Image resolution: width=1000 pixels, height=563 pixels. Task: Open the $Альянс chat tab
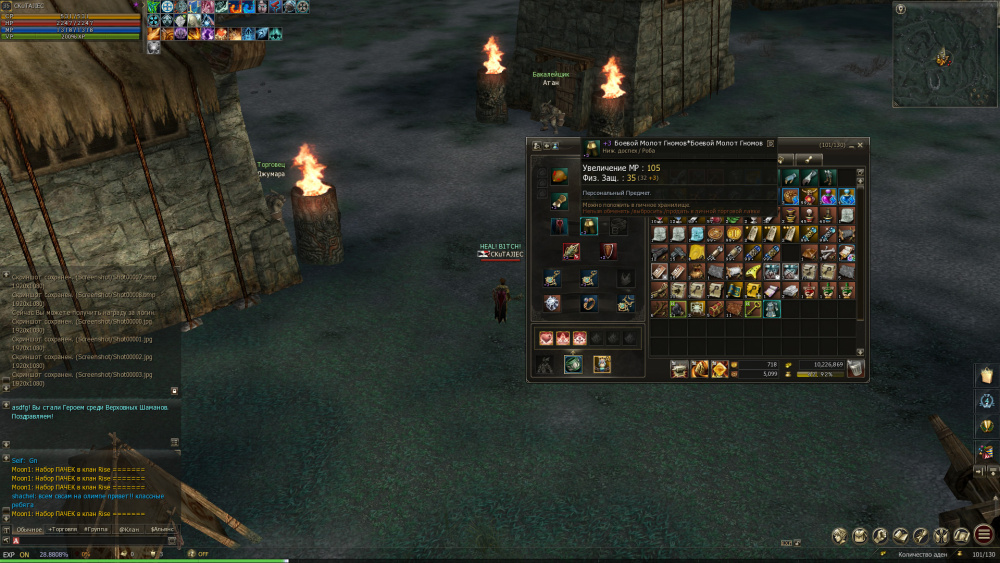click(x=161, y=528)
